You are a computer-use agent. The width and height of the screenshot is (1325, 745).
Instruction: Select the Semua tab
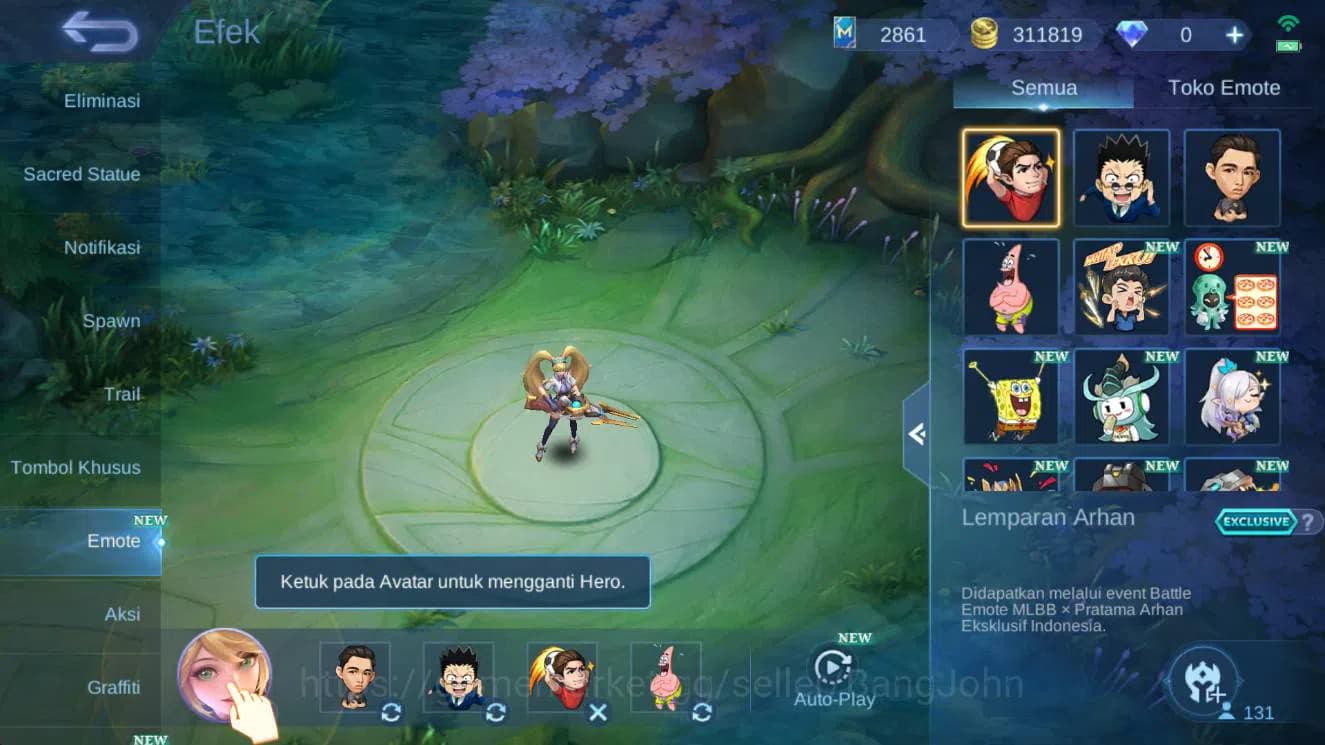coord(1043,88)
